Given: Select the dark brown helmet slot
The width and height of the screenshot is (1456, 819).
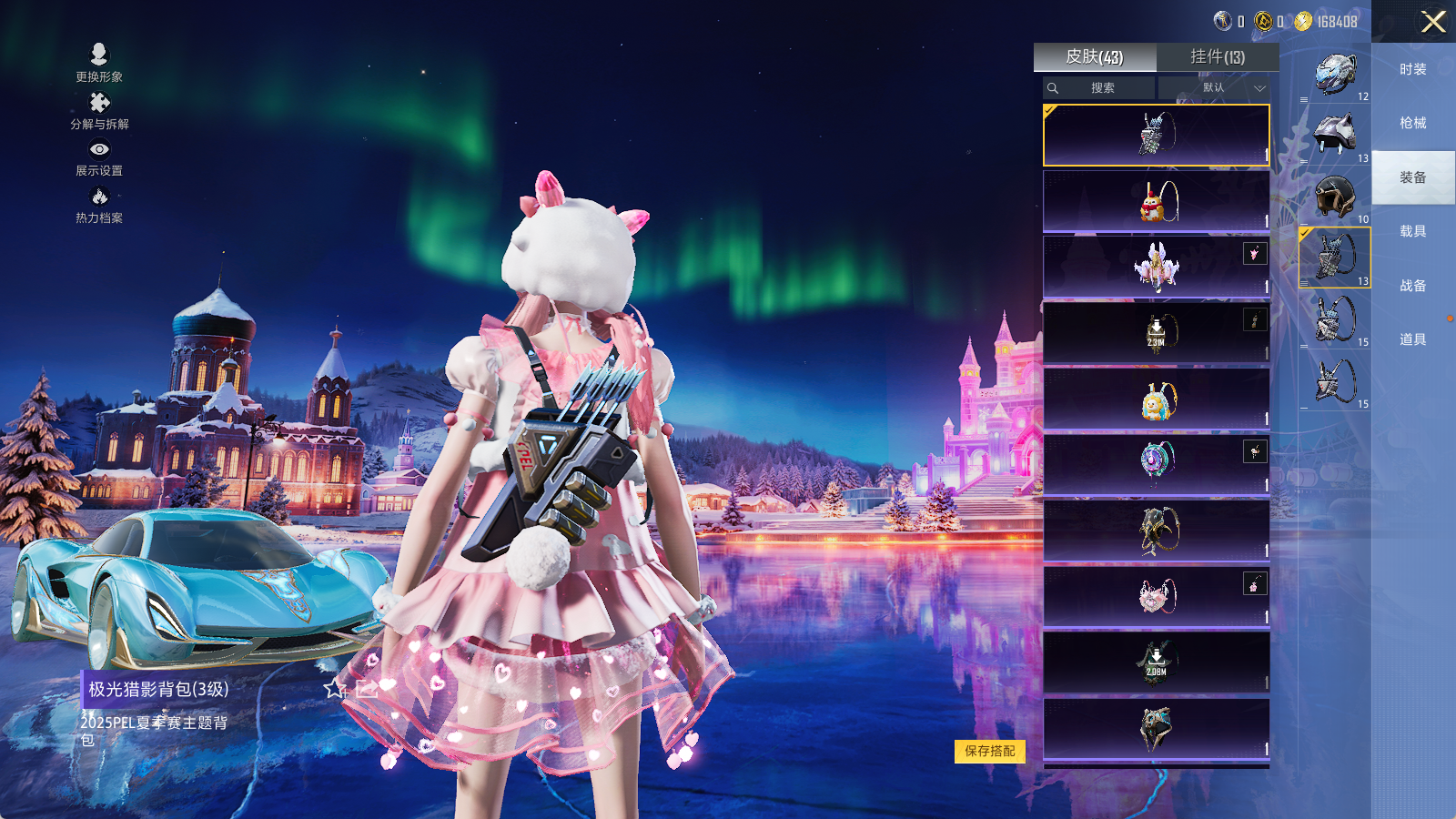Looking at the screenshot, I should click(1335, 196).
